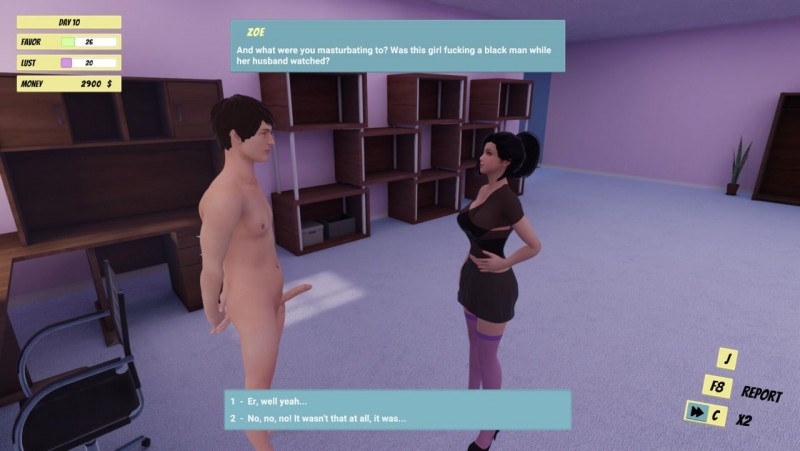The width and height of the screenshot is (800, 451).
Task: Choose the reply "Er, well yeah..."
Action: [282, 401]
